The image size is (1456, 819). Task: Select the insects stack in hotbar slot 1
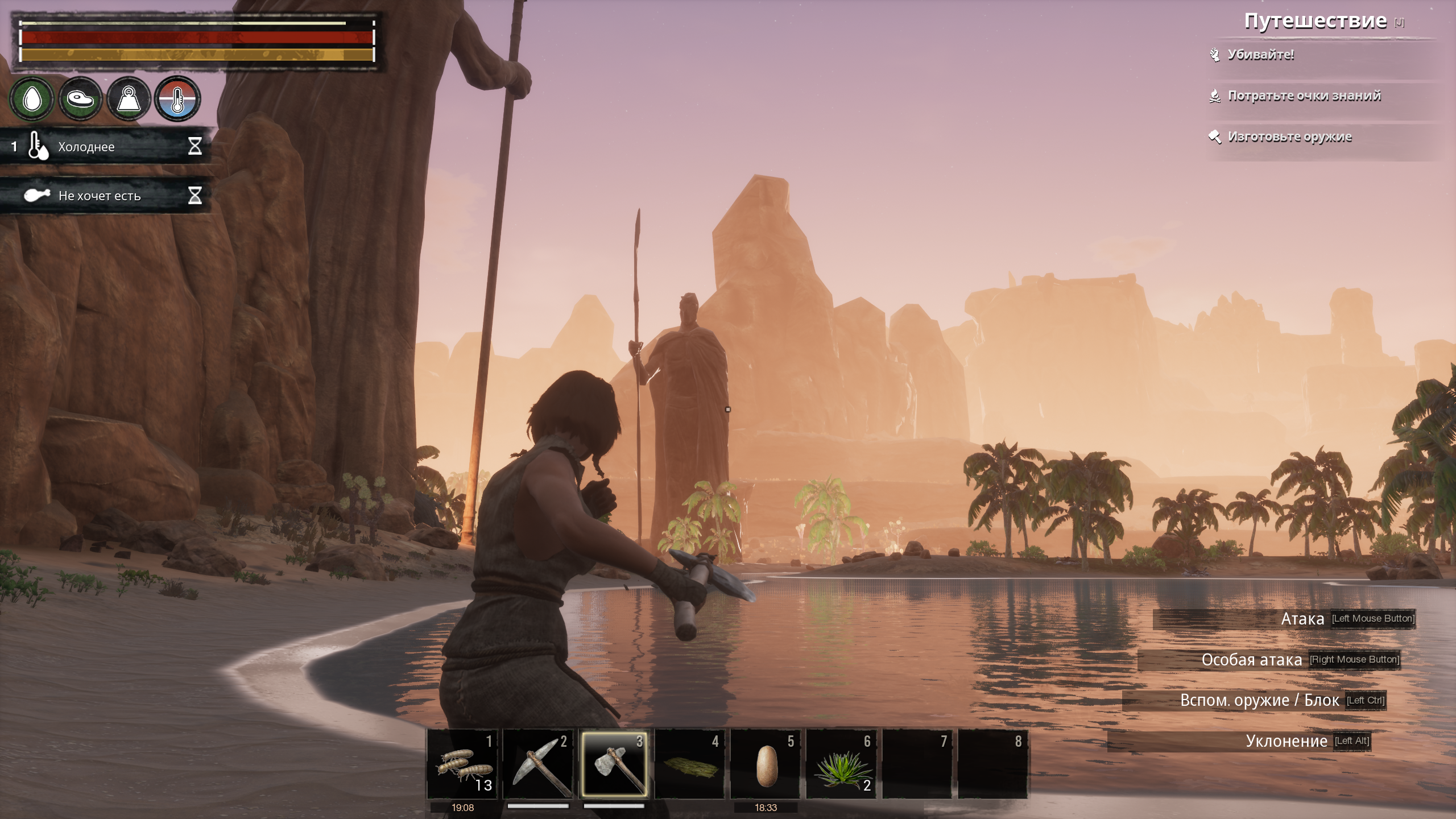(462, 764)
